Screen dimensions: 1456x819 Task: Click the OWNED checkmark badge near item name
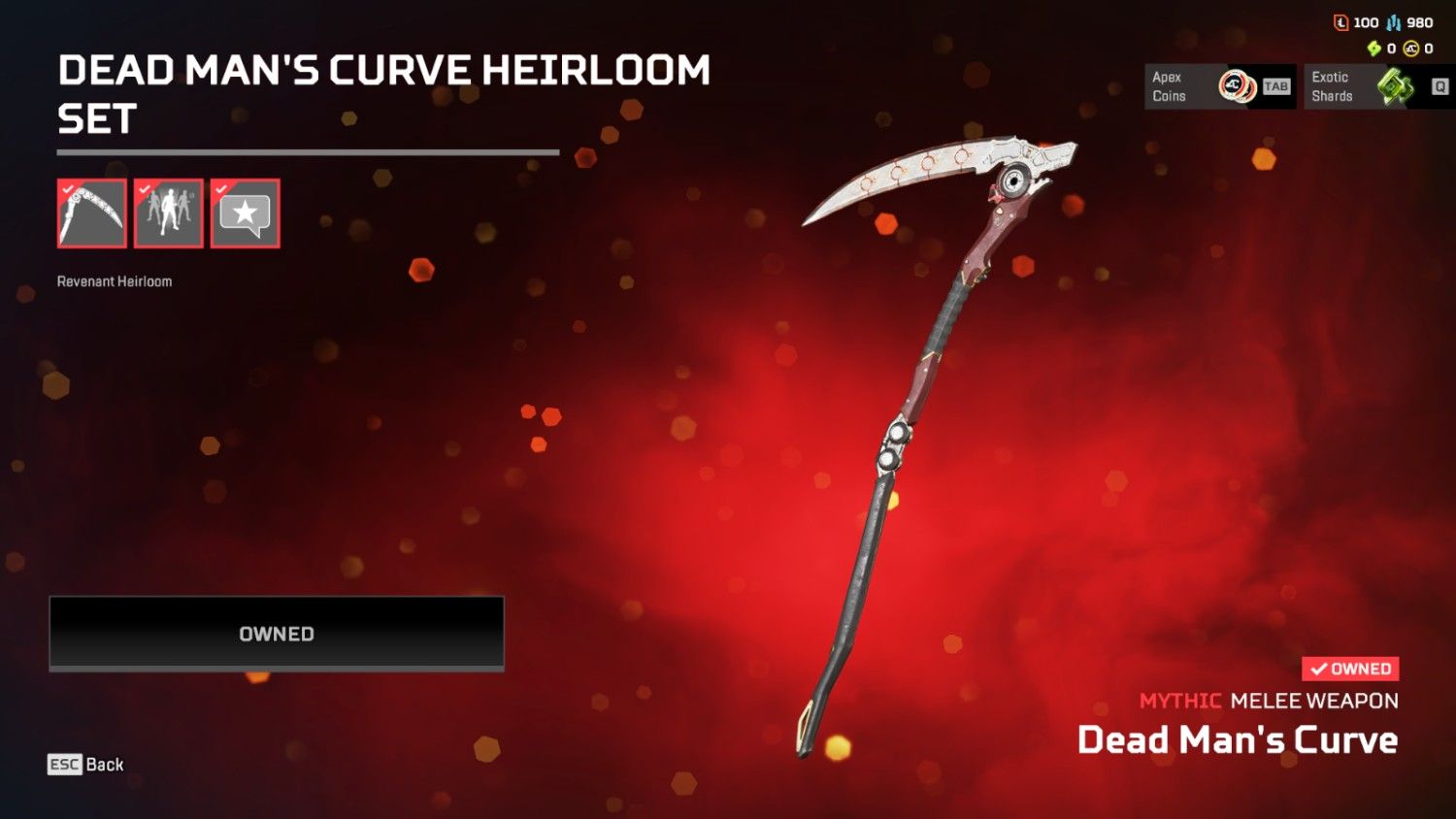pos(1350,668)
